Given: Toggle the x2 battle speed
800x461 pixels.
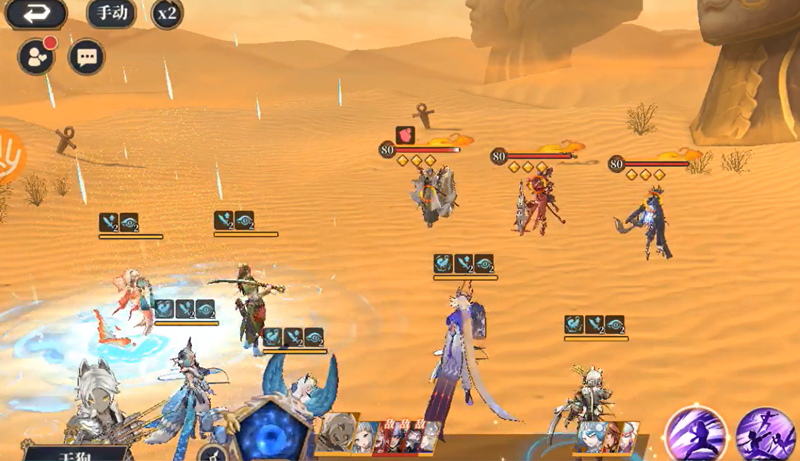Looking at the screenshot, I should point(167,14).
